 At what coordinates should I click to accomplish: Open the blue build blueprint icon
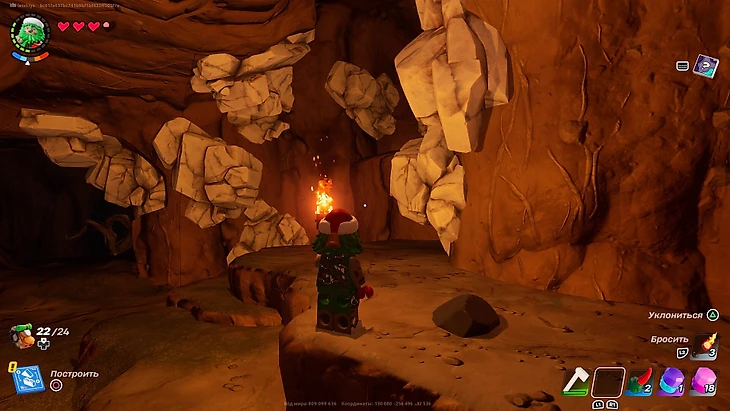click(x=26, y=378)
